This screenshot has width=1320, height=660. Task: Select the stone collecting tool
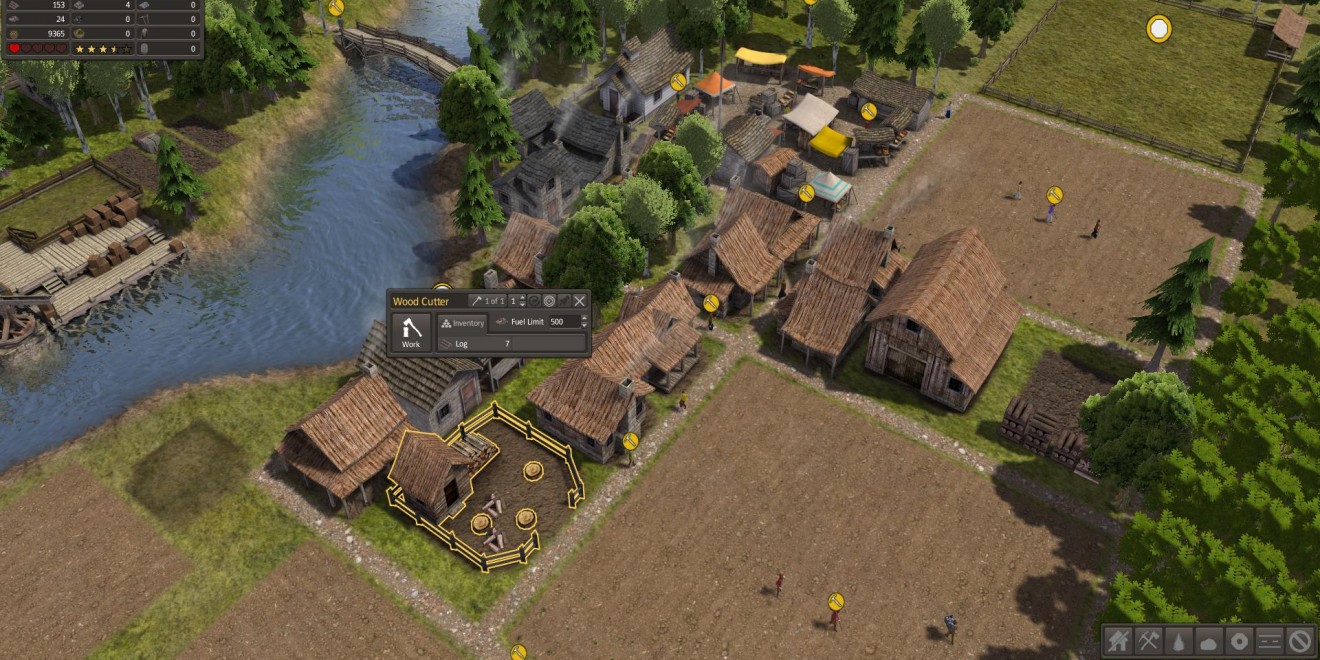pyautogui.click(x=1209, y=640)
